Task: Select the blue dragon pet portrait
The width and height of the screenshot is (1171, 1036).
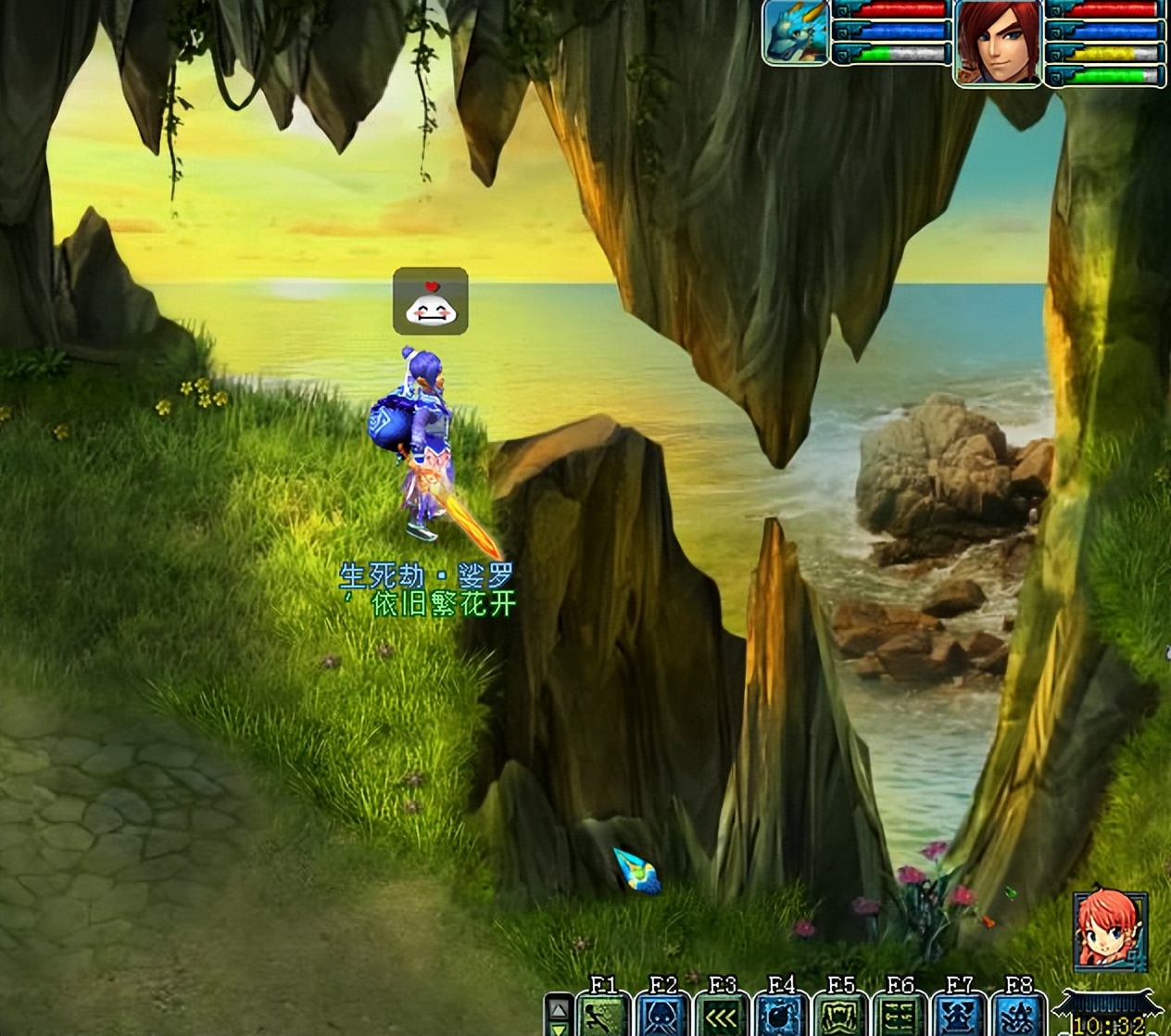Action: 796,32
